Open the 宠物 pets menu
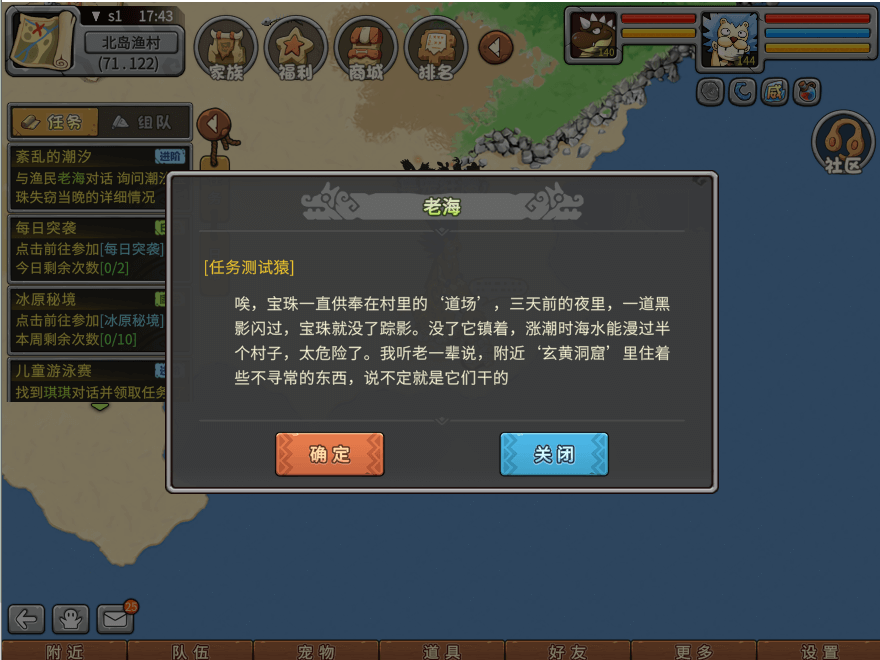The width and height of the screenshot is (880, 660). click(316, 651)
